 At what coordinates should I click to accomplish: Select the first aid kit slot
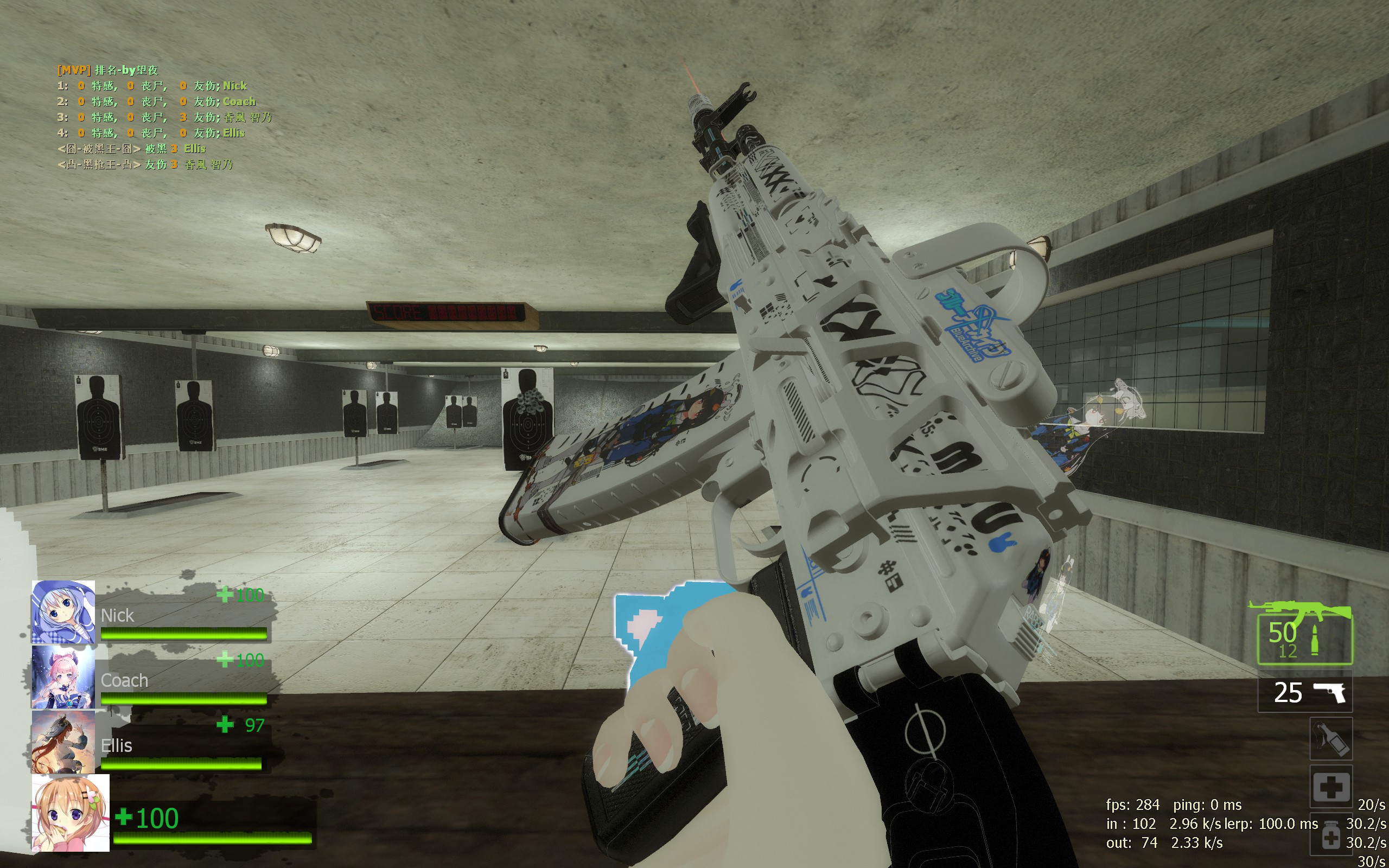pyautogui.click(x=1330, y=787)
